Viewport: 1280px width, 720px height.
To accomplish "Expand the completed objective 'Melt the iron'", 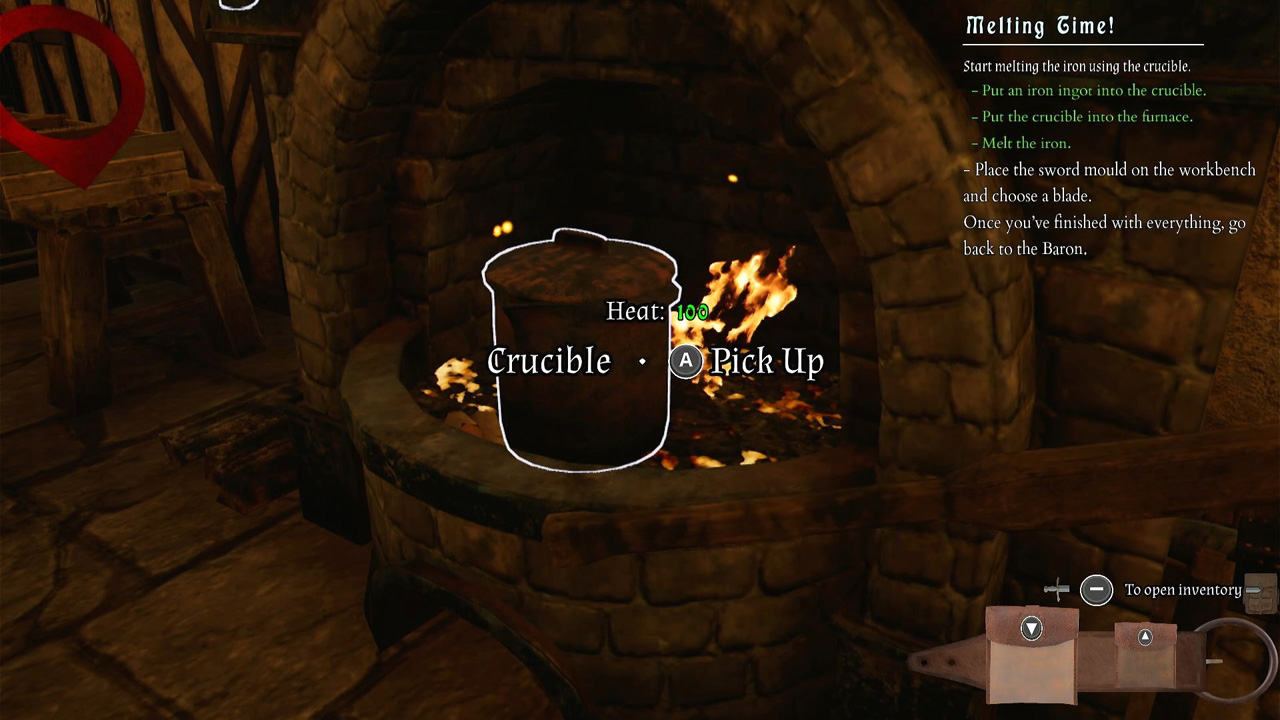I will (1023, 143).
